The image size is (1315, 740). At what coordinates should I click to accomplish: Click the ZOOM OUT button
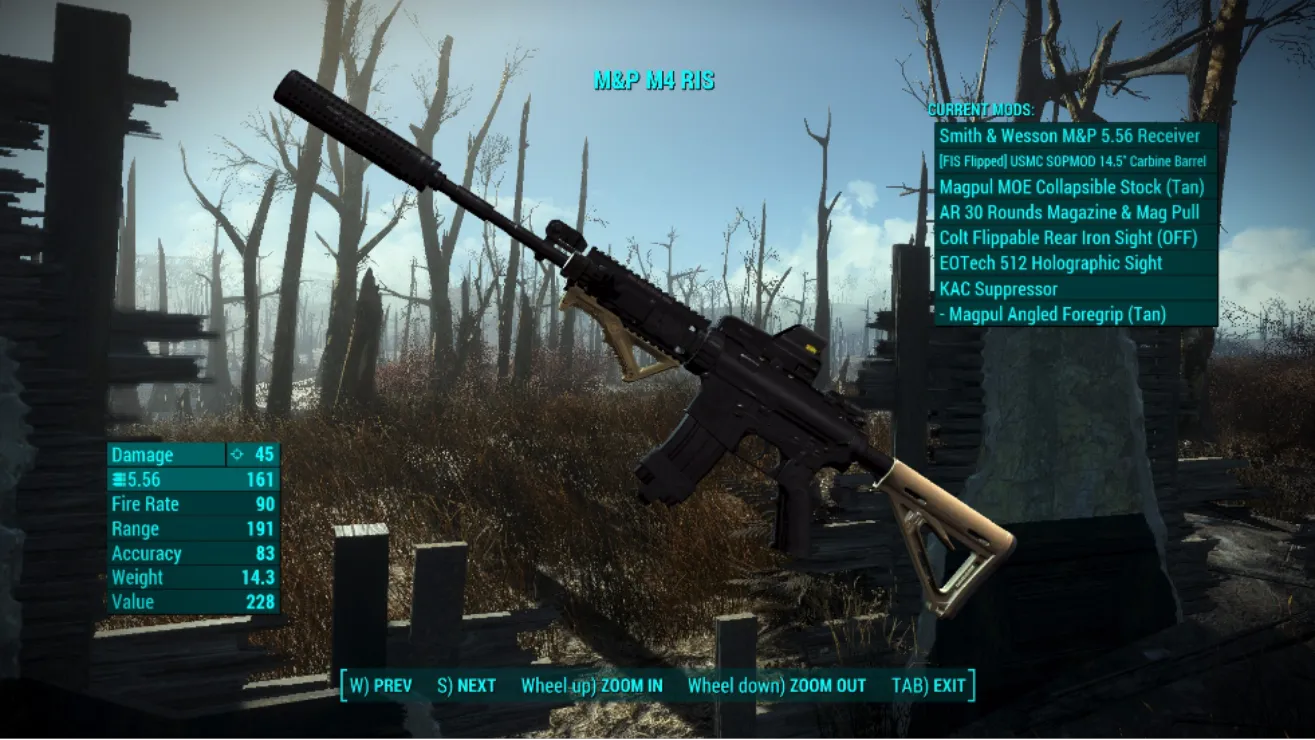coord(776,686)
